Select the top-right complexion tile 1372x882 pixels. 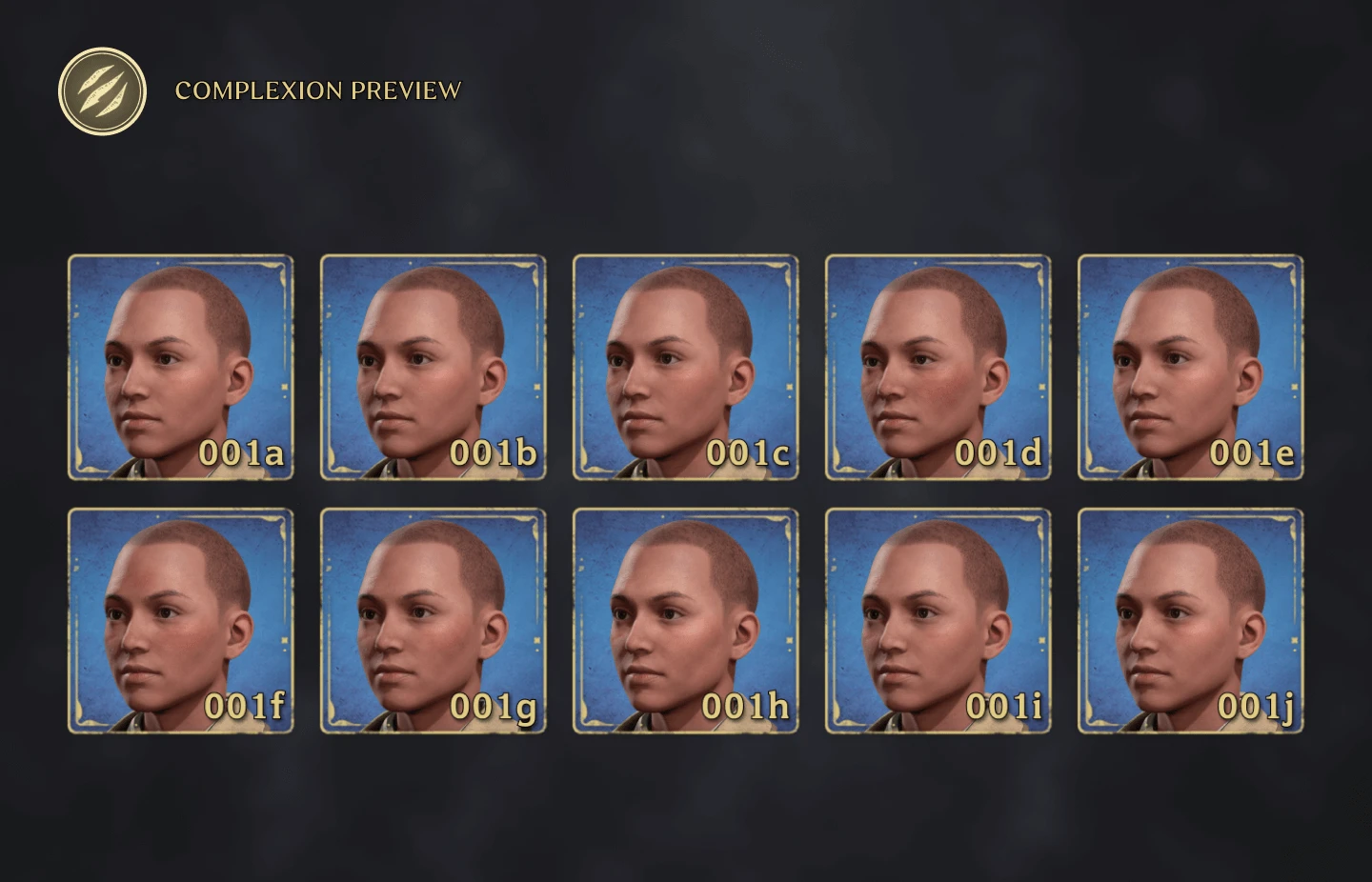click(1189, 366)
